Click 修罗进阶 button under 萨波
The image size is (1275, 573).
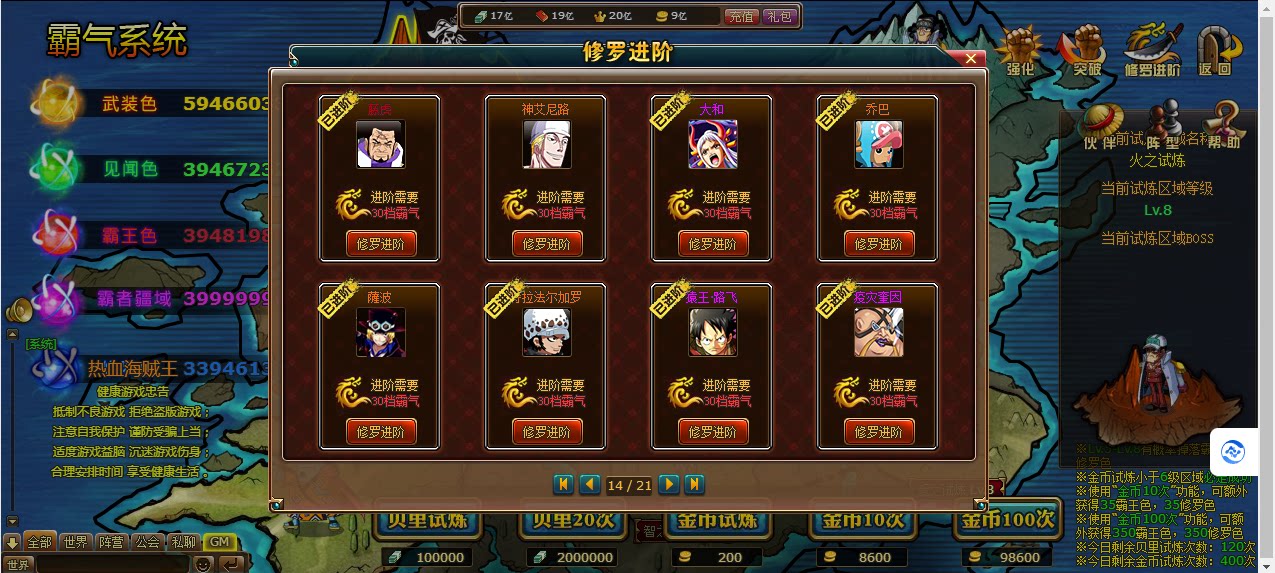(380, 432)
